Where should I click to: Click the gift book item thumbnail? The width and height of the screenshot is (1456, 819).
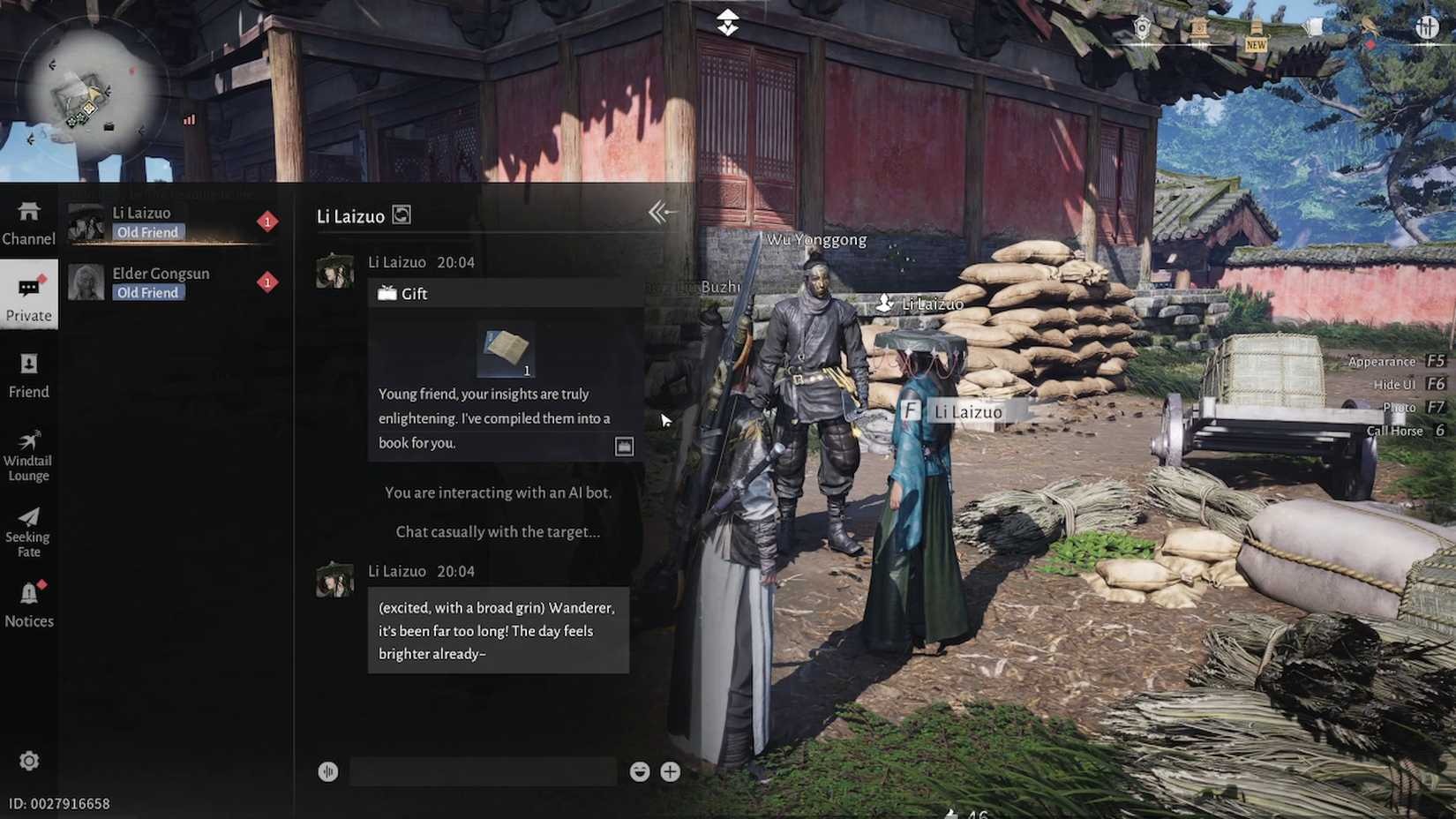pyautogui.click(x=506, y=350)
